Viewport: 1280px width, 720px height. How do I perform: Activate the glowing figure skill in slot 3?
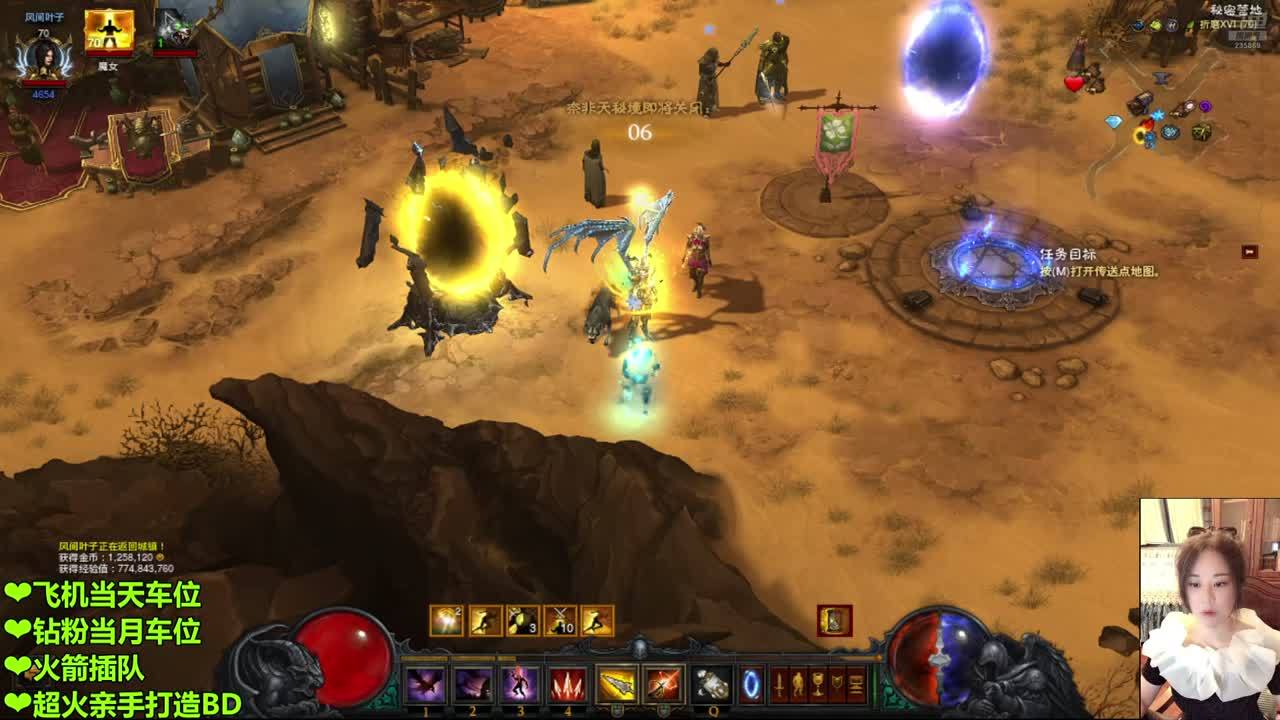[520, 685]
